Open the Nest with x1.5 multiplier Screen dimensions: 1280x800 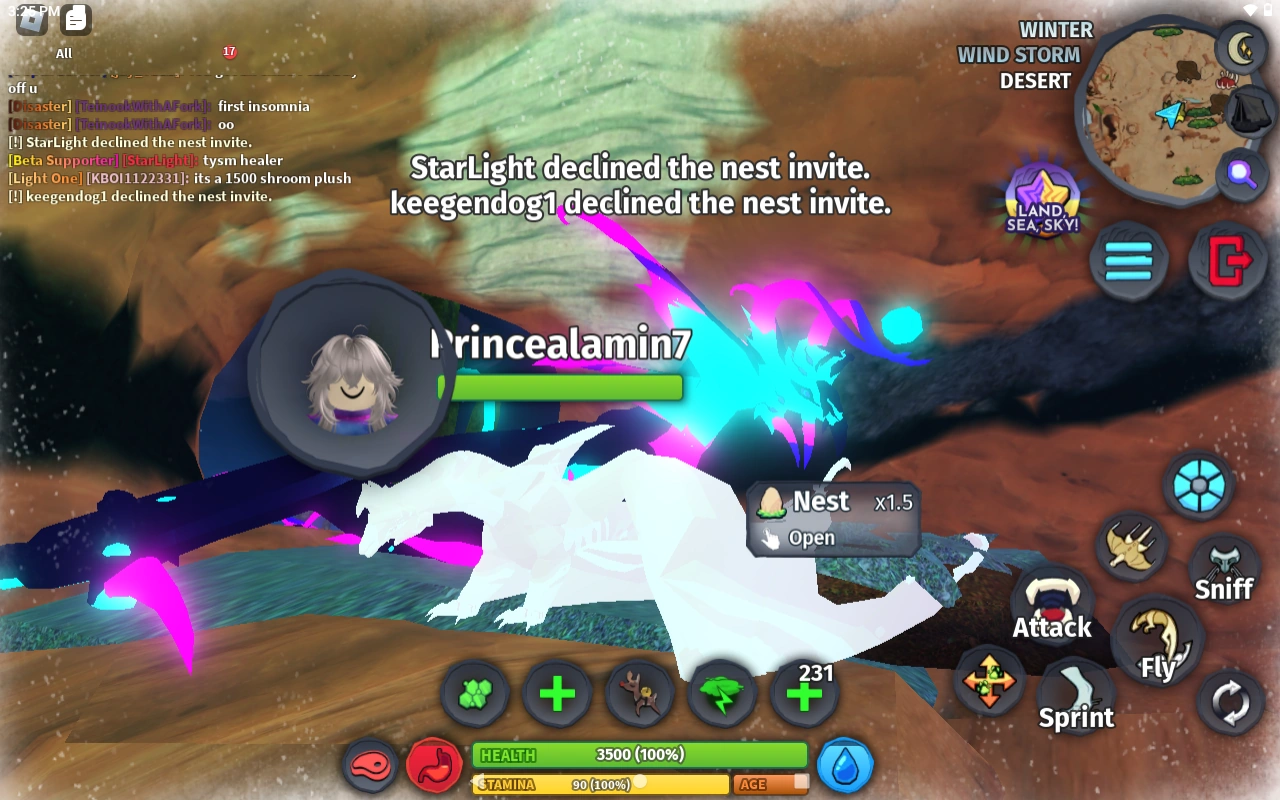click(832, 518)
